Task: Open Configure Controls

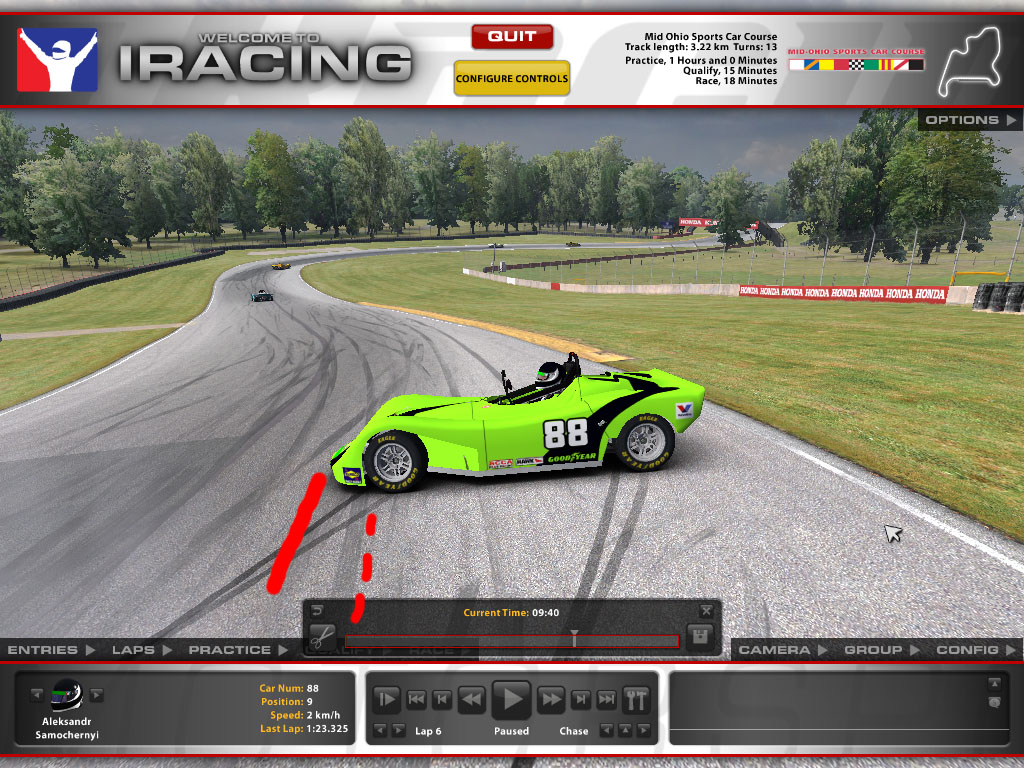Action: [512, 78]
